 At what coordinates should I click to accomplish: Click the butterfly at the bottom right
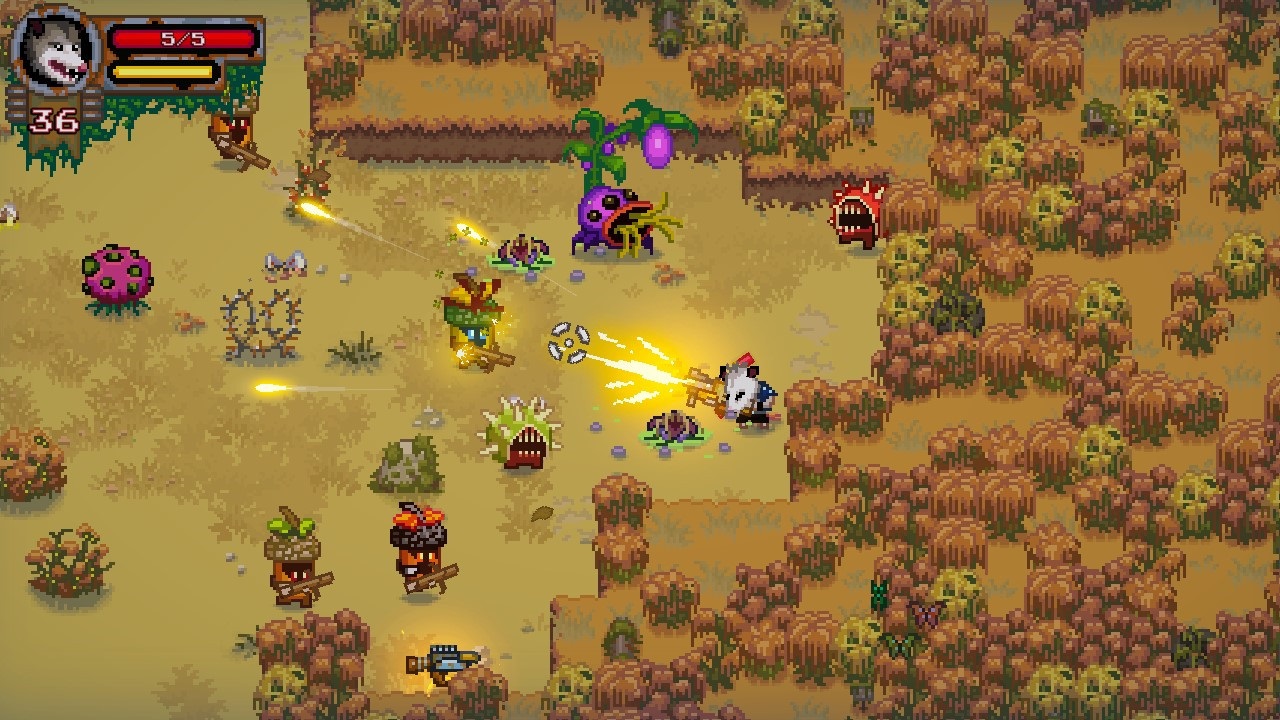(x=926, y=610)
